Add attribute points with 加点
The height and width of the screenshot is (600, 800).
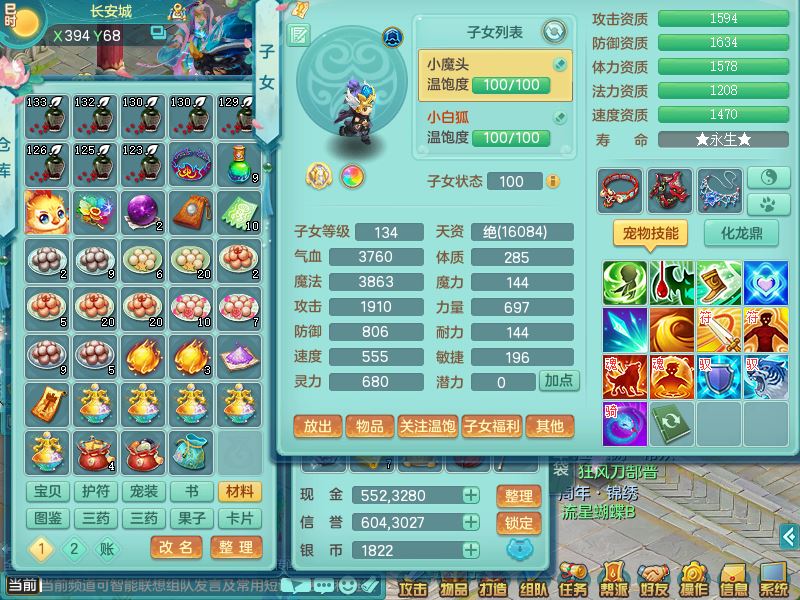click(x=558, y=381)
